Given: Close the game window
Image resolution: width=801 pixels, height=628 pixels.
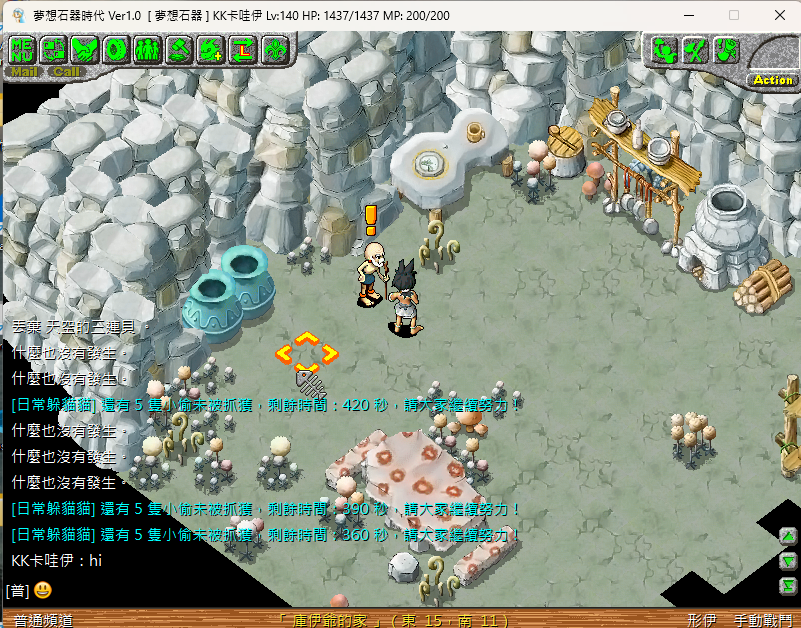Looking at the screenshot, I should [x=778, y=15].
